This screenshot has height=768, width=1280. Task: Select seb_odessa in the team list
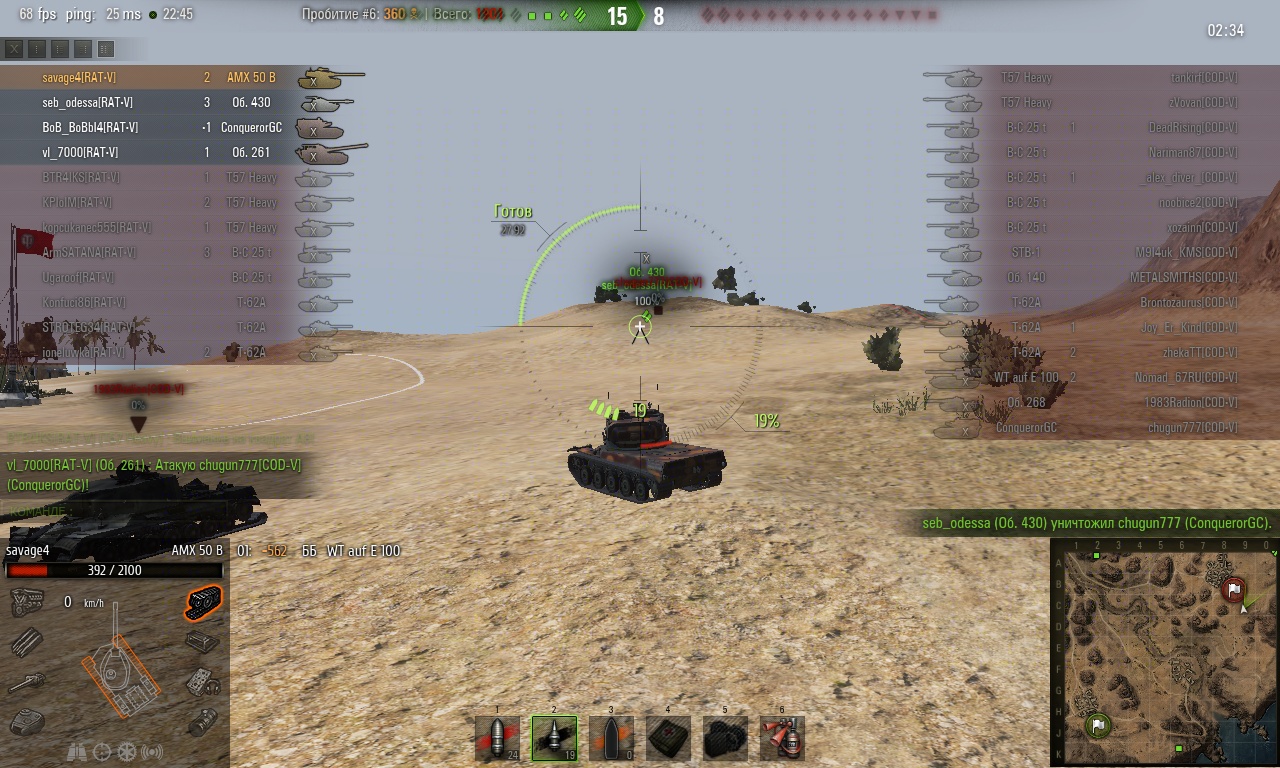[150, 102]
